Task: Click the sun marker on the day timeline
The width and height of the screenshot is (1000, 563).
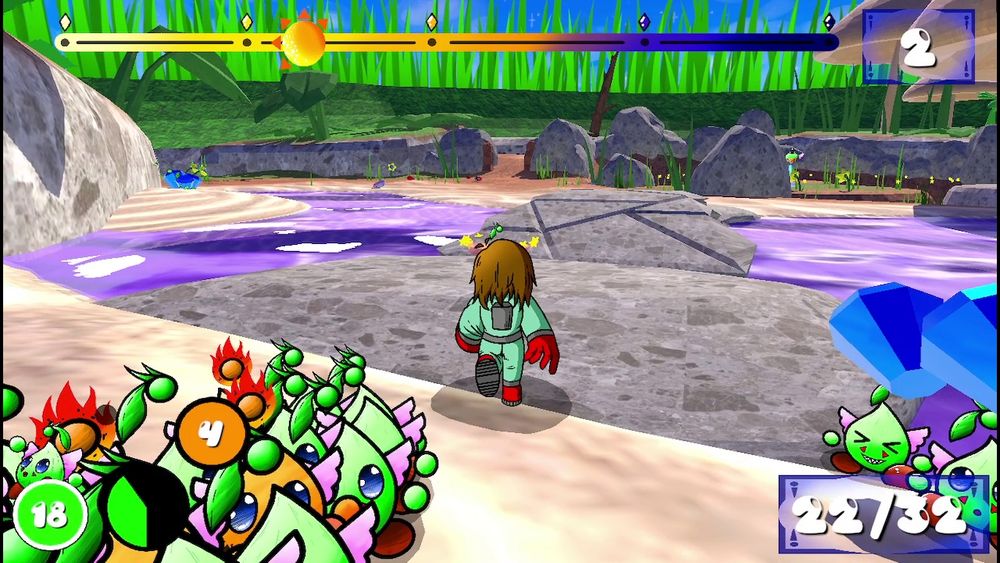Action: [303, 43]
